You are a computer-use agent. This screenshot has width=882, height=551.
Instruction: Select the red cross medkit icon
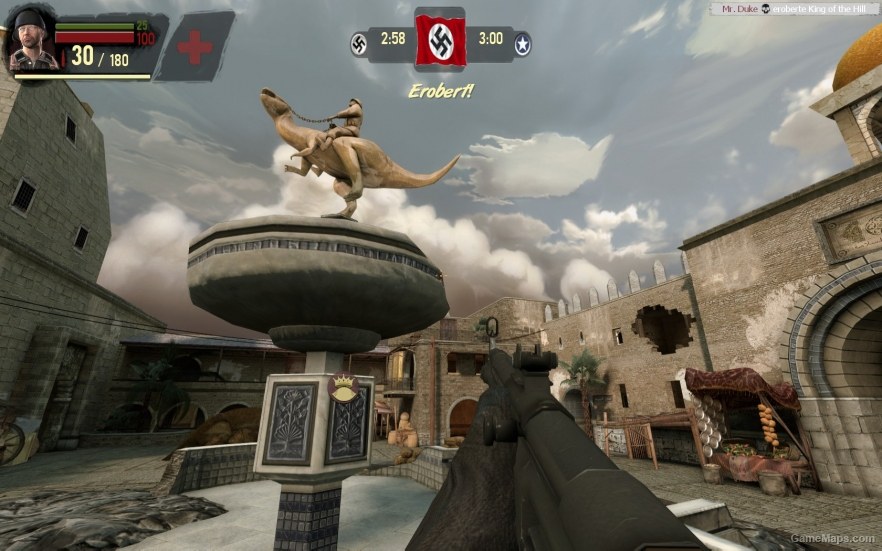(x=195, y=47)
